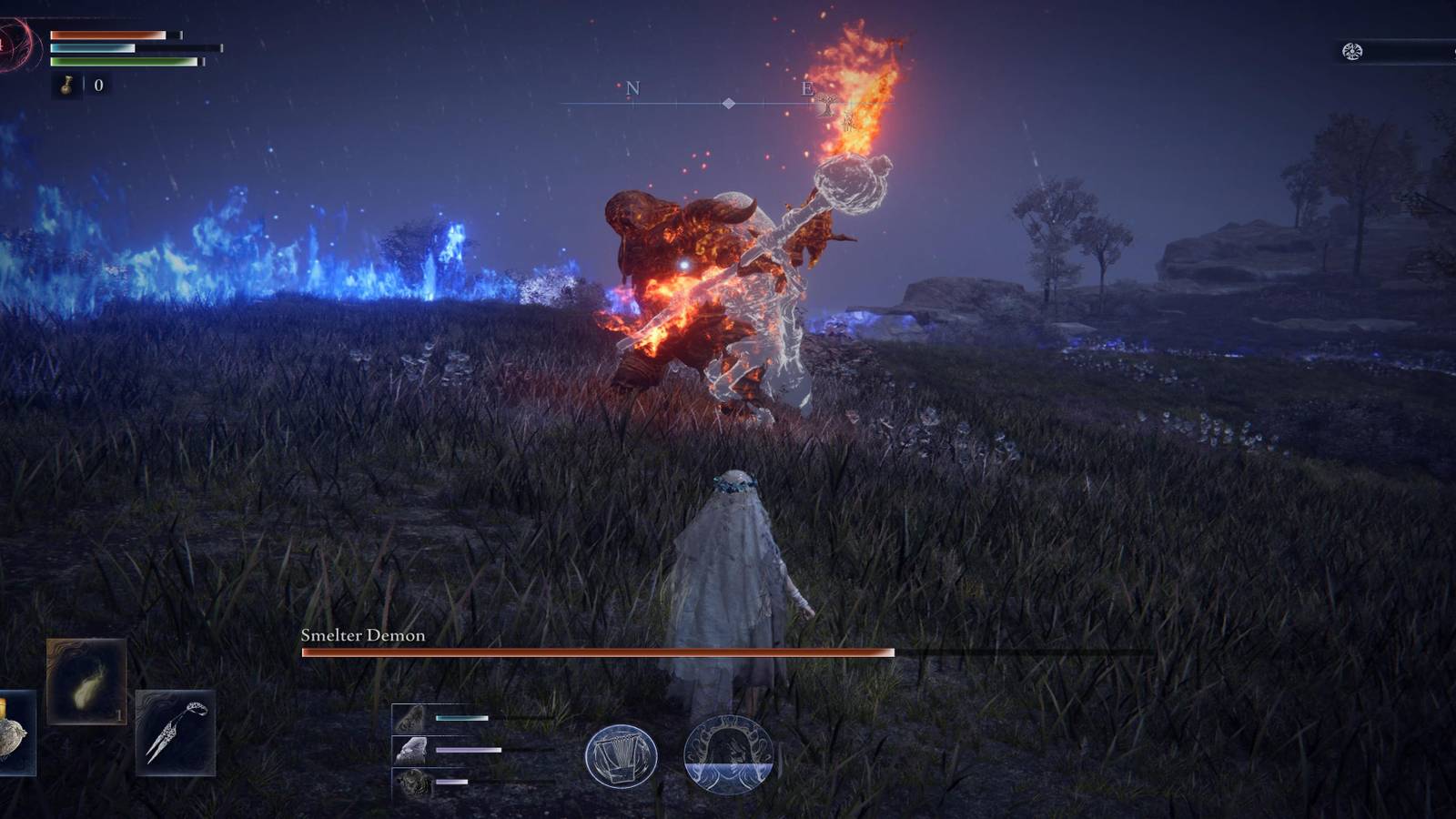Open the compass center diamond marker

click(728, 103)
